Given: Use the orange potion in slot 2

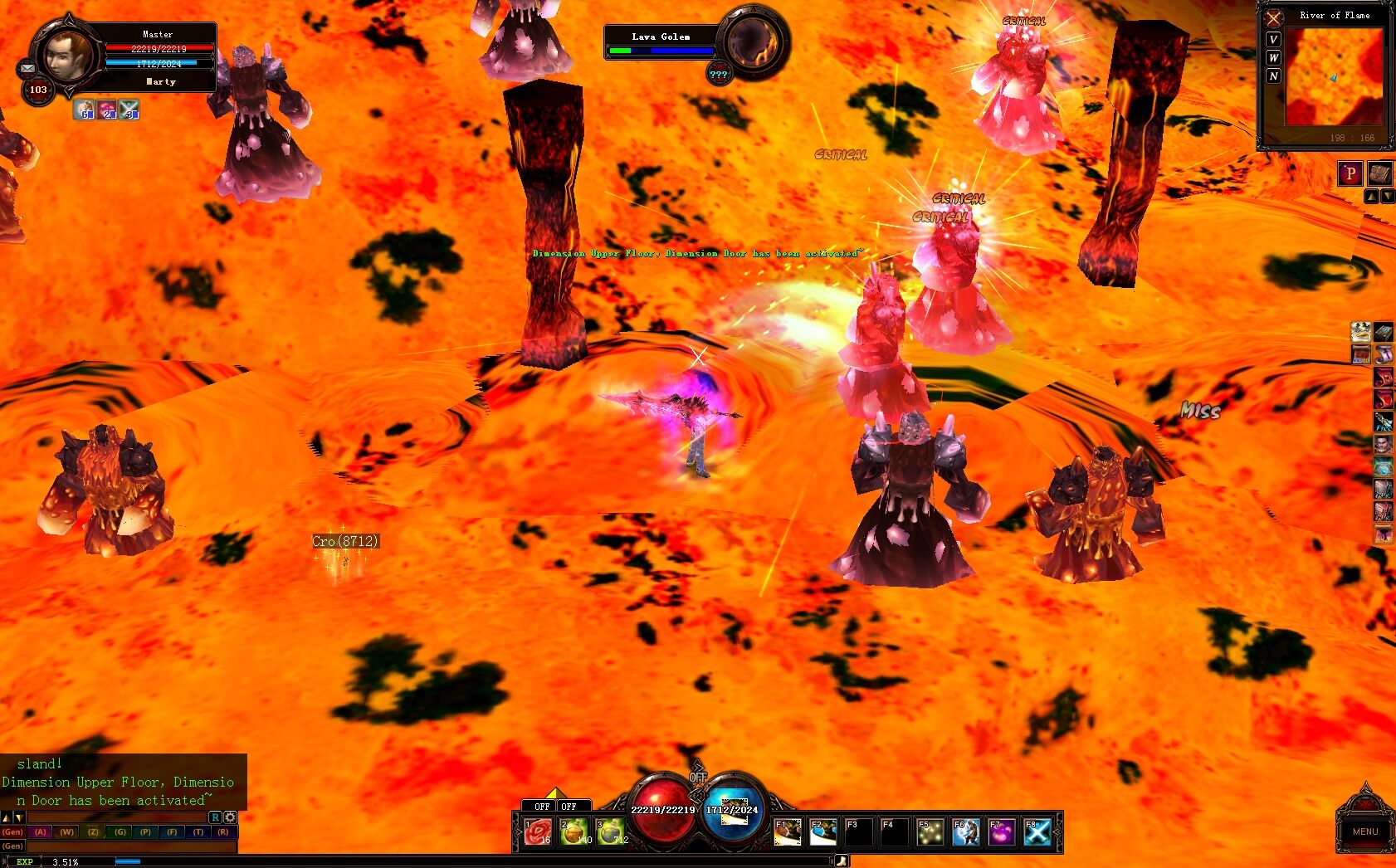Looking at the screenshot, I should click(x=574, y=831).
